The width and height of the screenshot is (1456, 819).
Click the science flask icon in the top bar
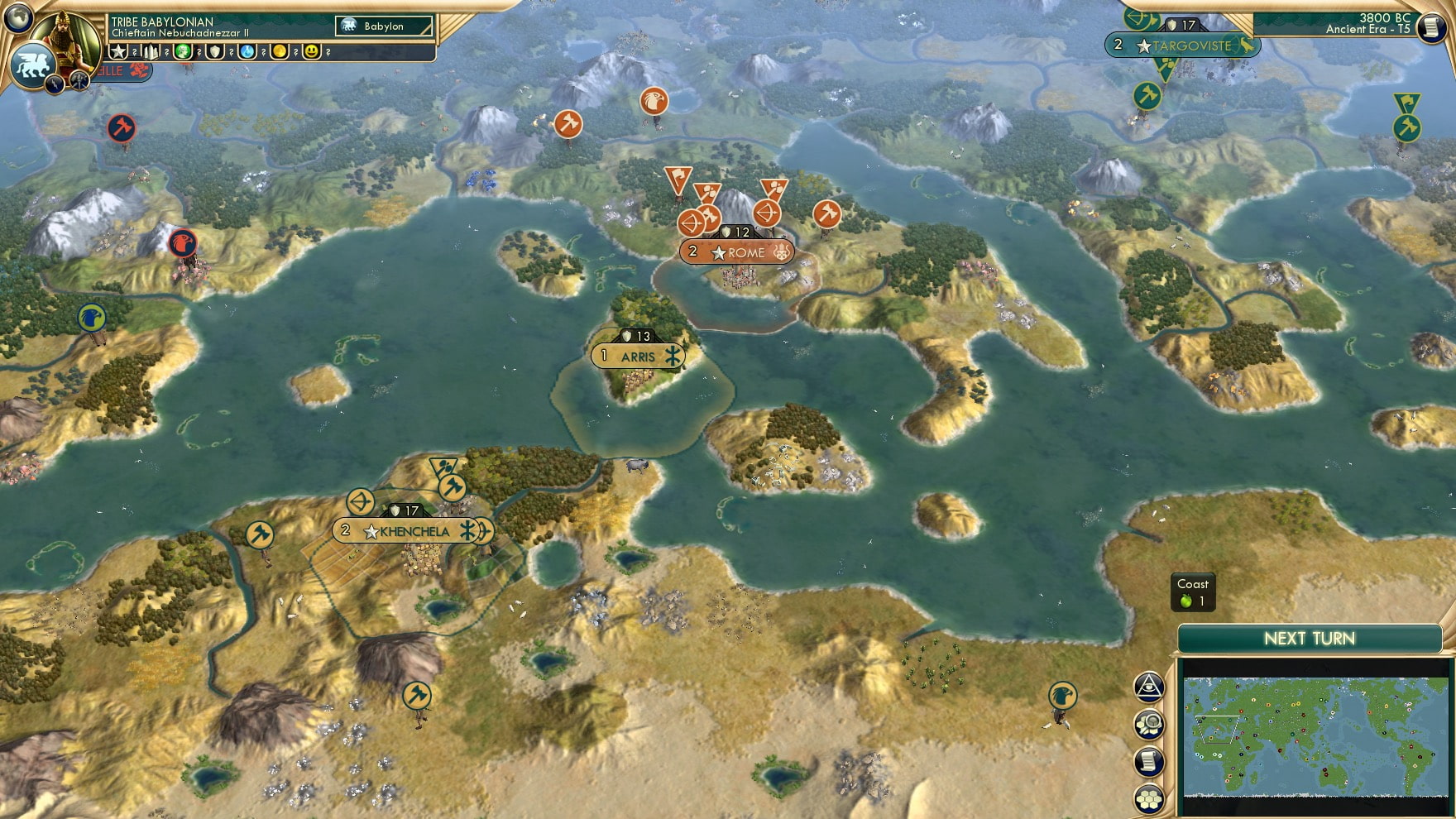tap(246, 50)
